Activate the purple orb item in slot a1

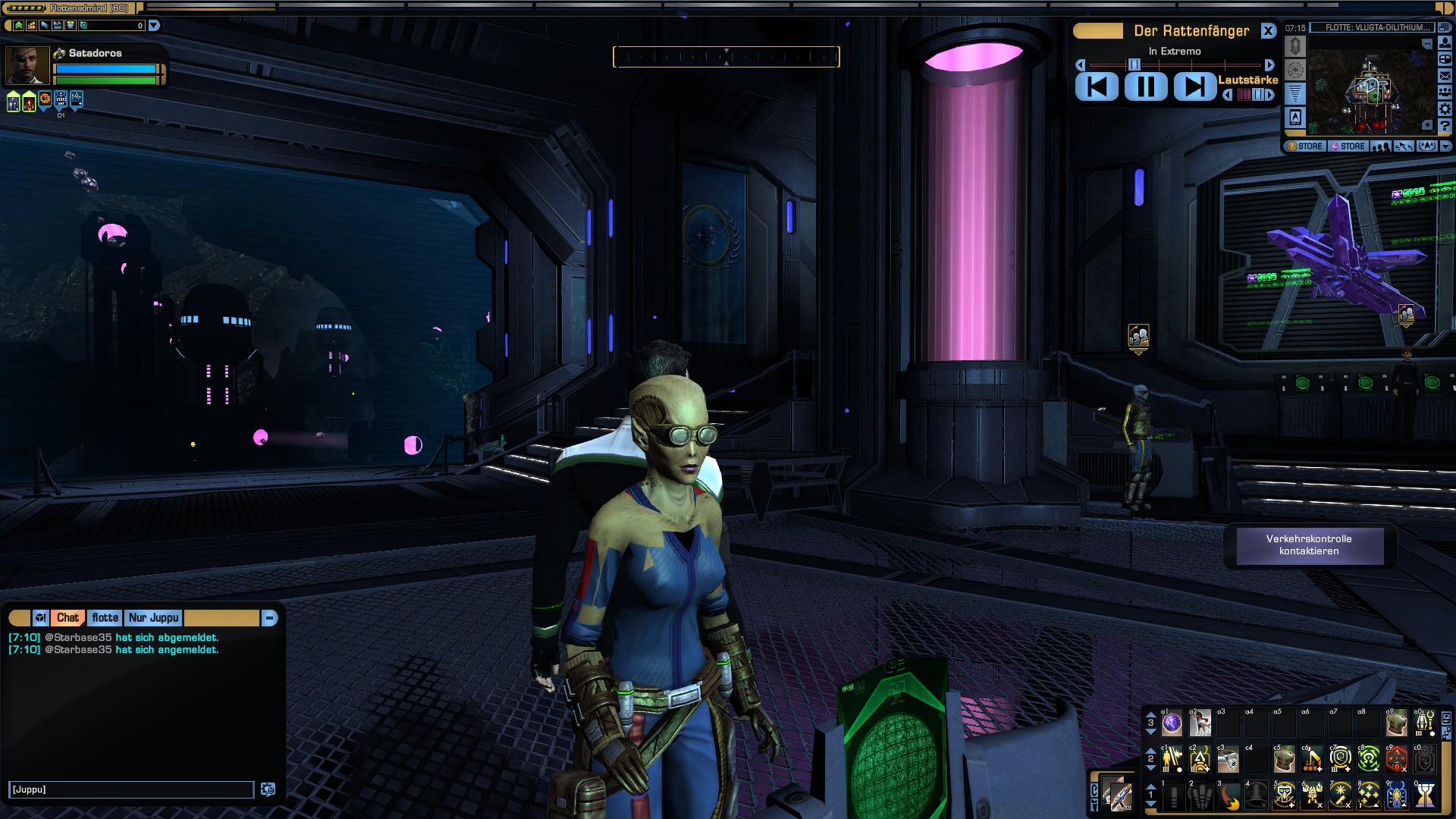click(x=1172, y=724)
